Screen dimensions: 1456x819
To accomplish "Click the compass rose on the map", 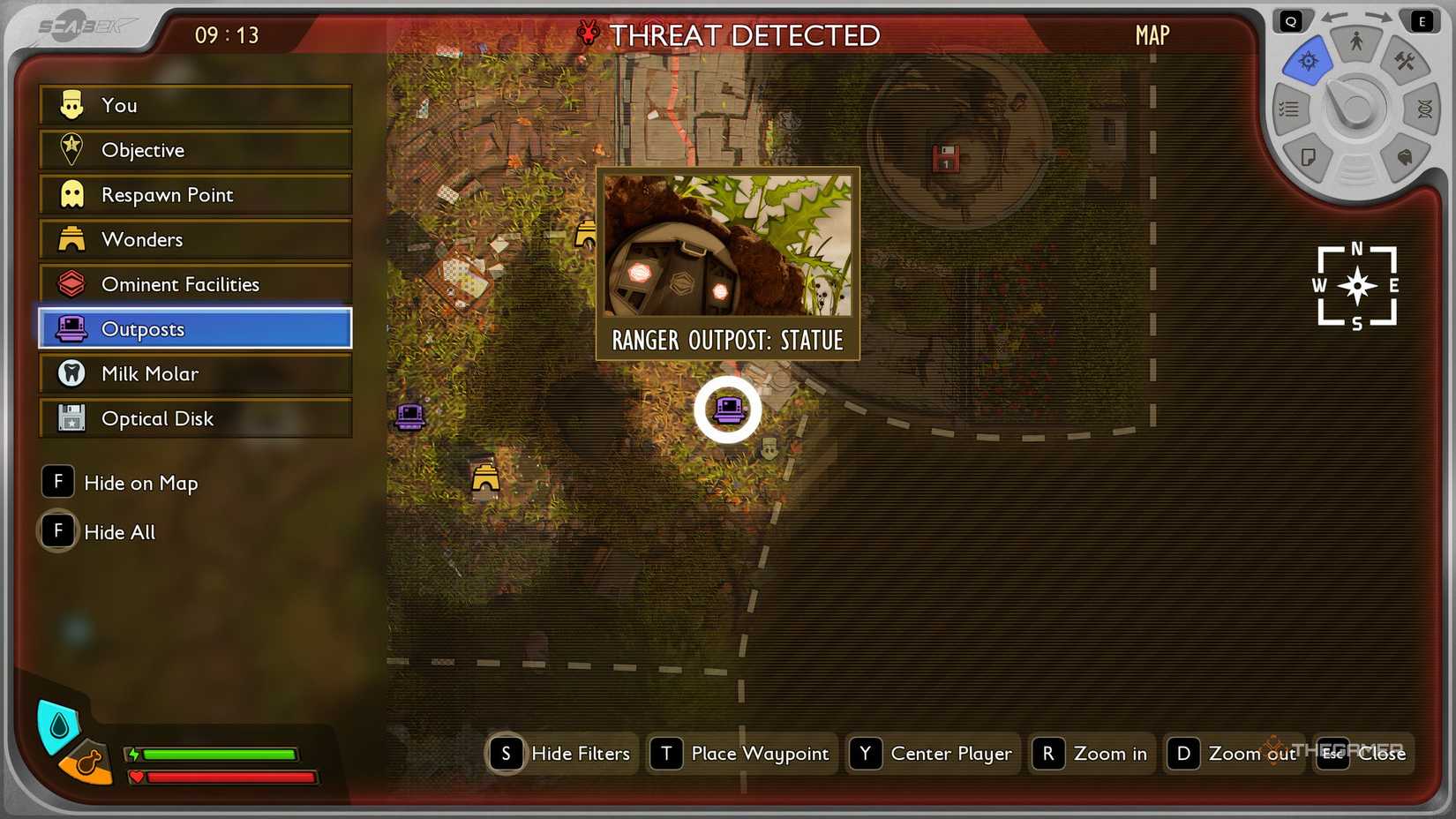I will tap(1356, 286).
